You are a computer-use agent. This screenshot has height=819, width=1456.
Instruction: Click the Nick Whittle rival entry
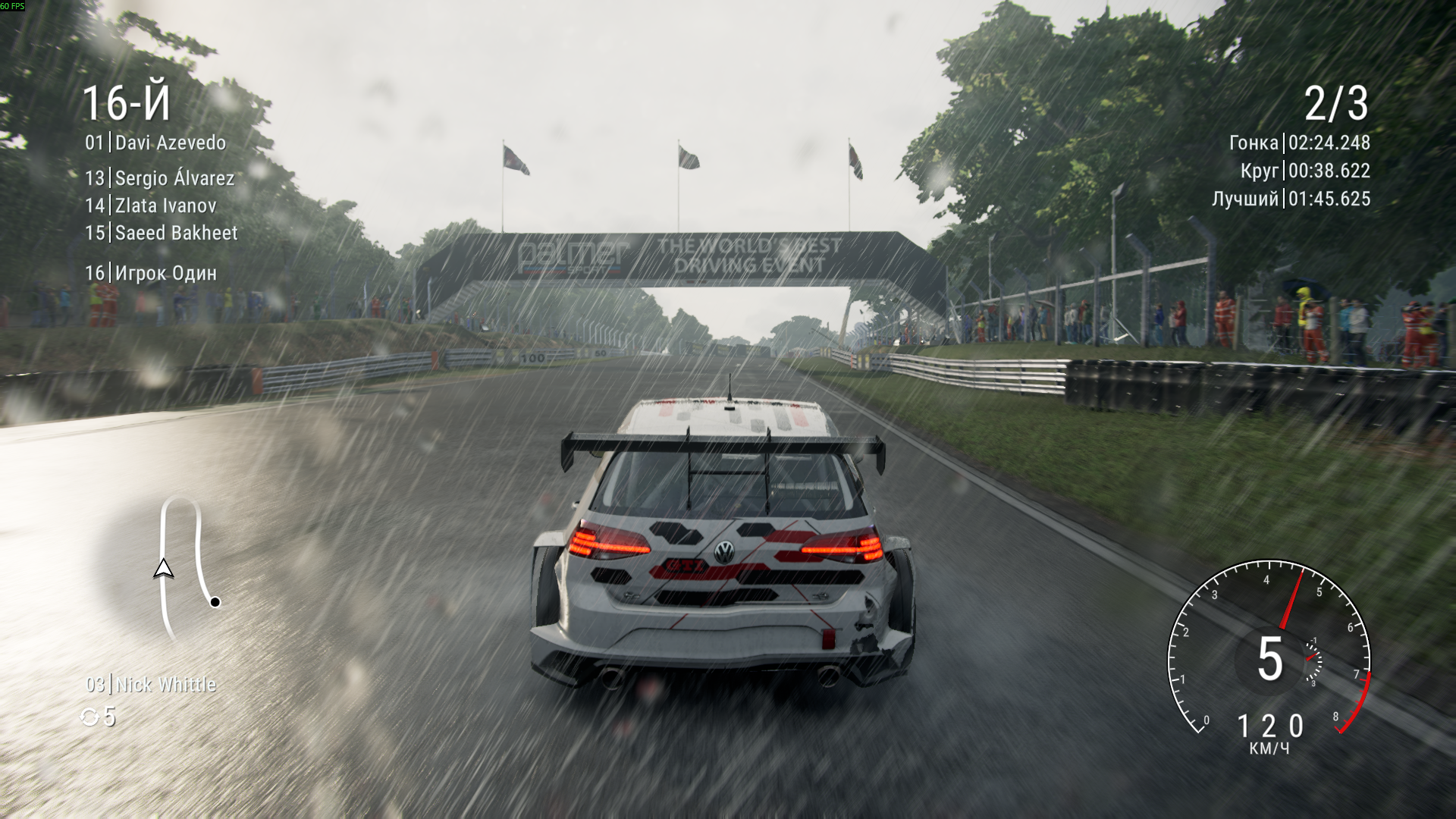coord(151,685)
